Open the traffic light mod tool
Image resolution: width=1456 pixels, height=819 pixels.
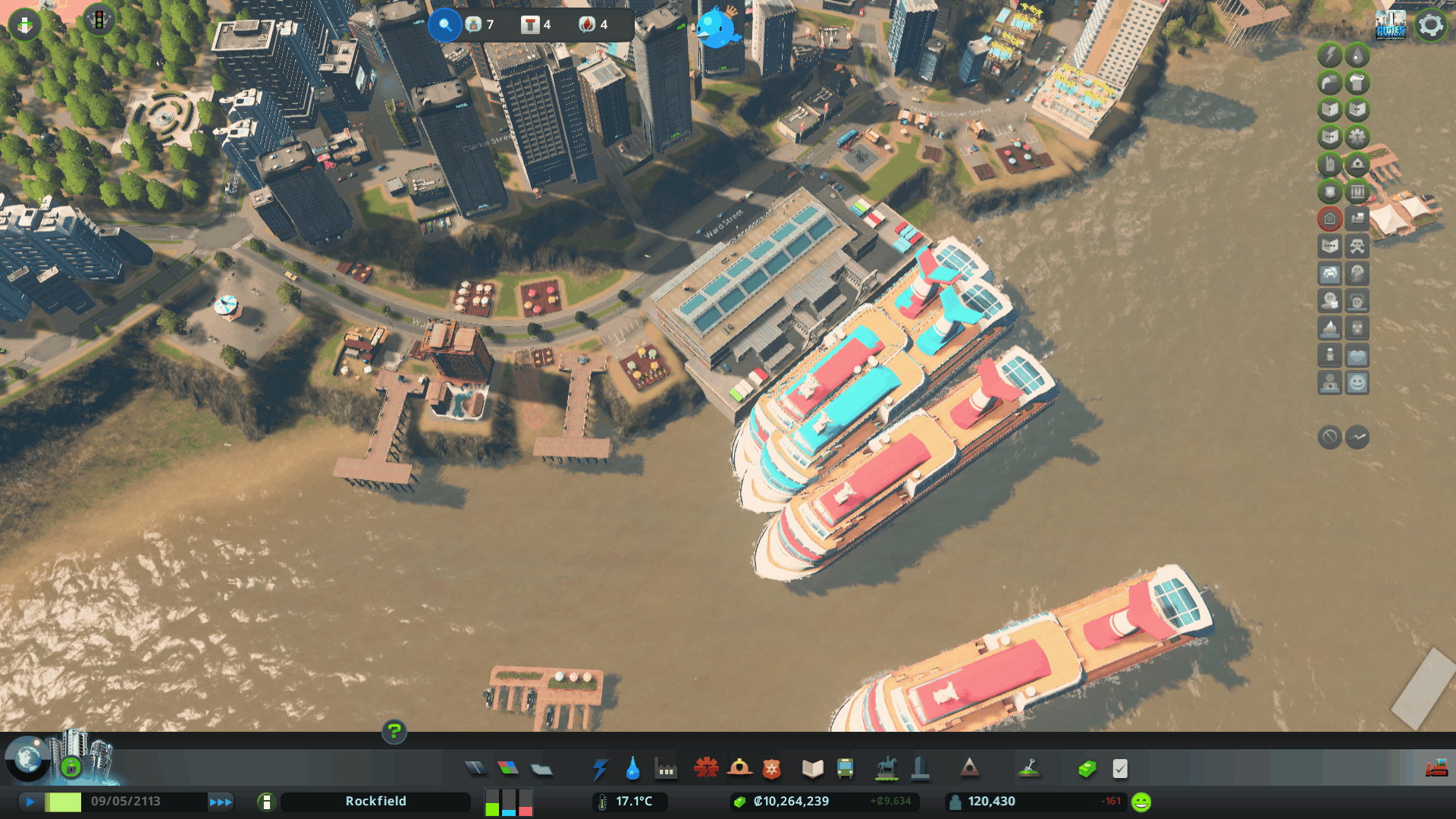[x=99, y=20]
